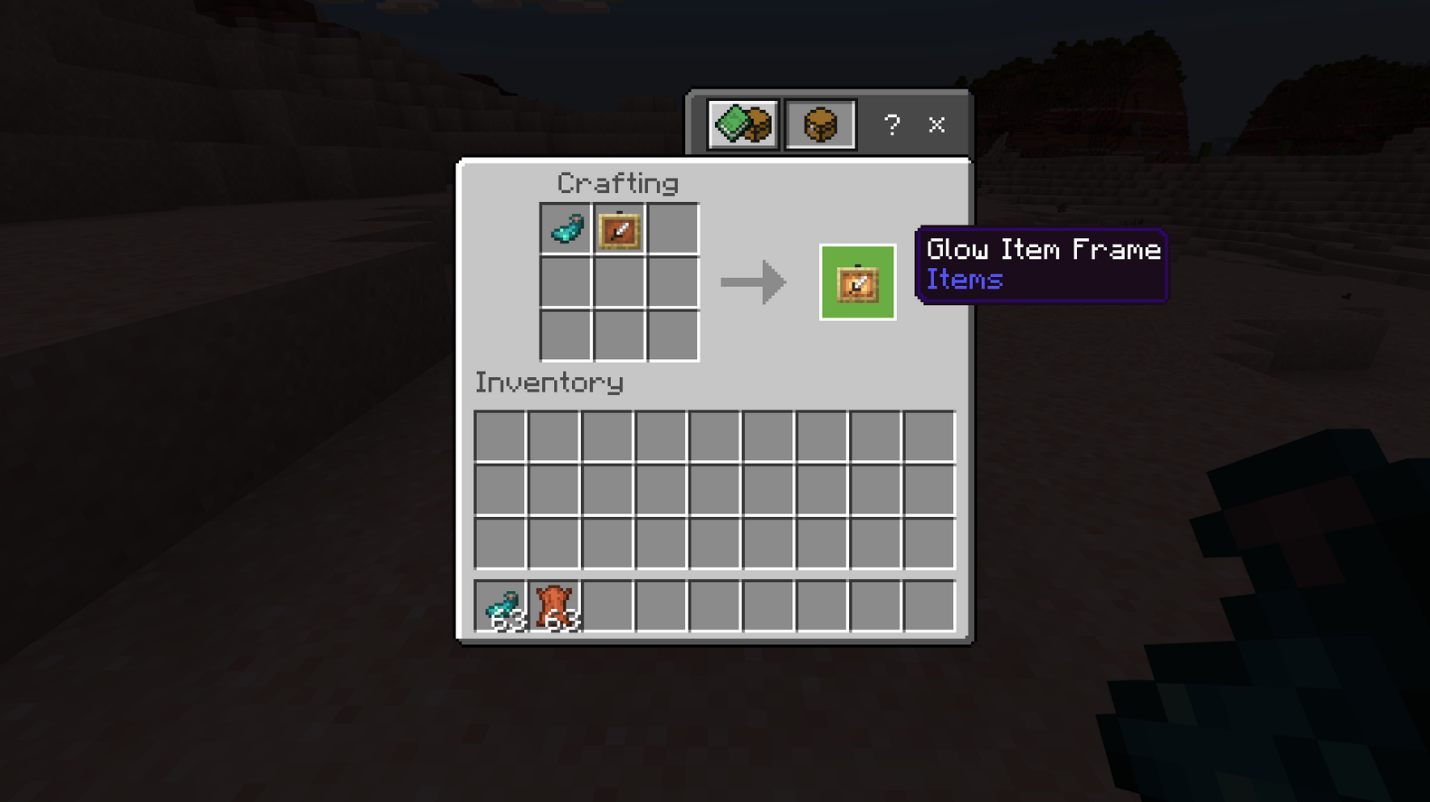Take the Glow Item Frame from output slot
Viewport: 1430px width, 802px height.
pyautogui.click(x=857, y=282)
